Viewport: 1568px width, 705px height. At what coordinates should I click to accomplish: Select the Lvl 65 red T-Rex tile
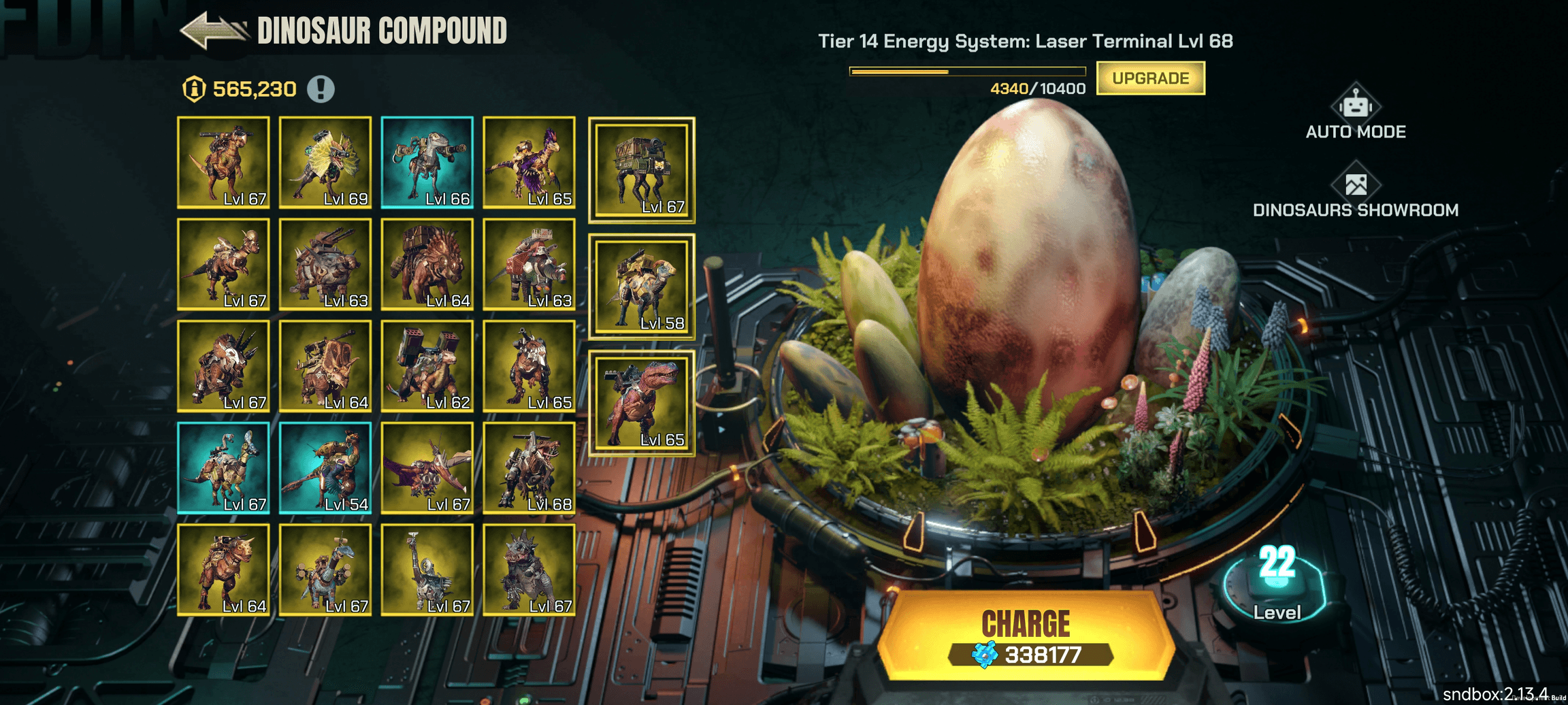pos(641,404)
